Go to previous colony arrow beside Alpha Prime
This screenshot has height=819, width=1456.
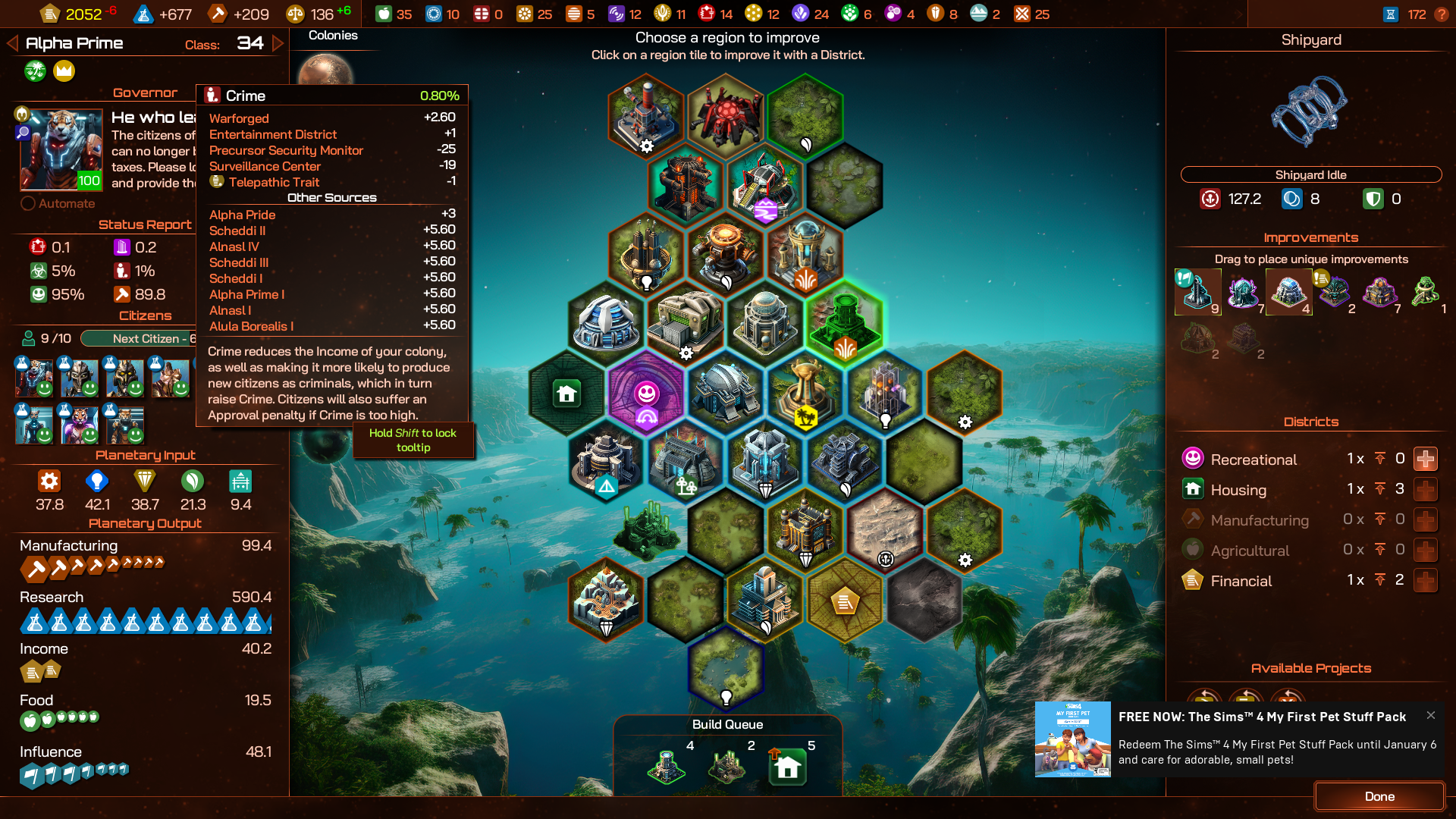12,43
